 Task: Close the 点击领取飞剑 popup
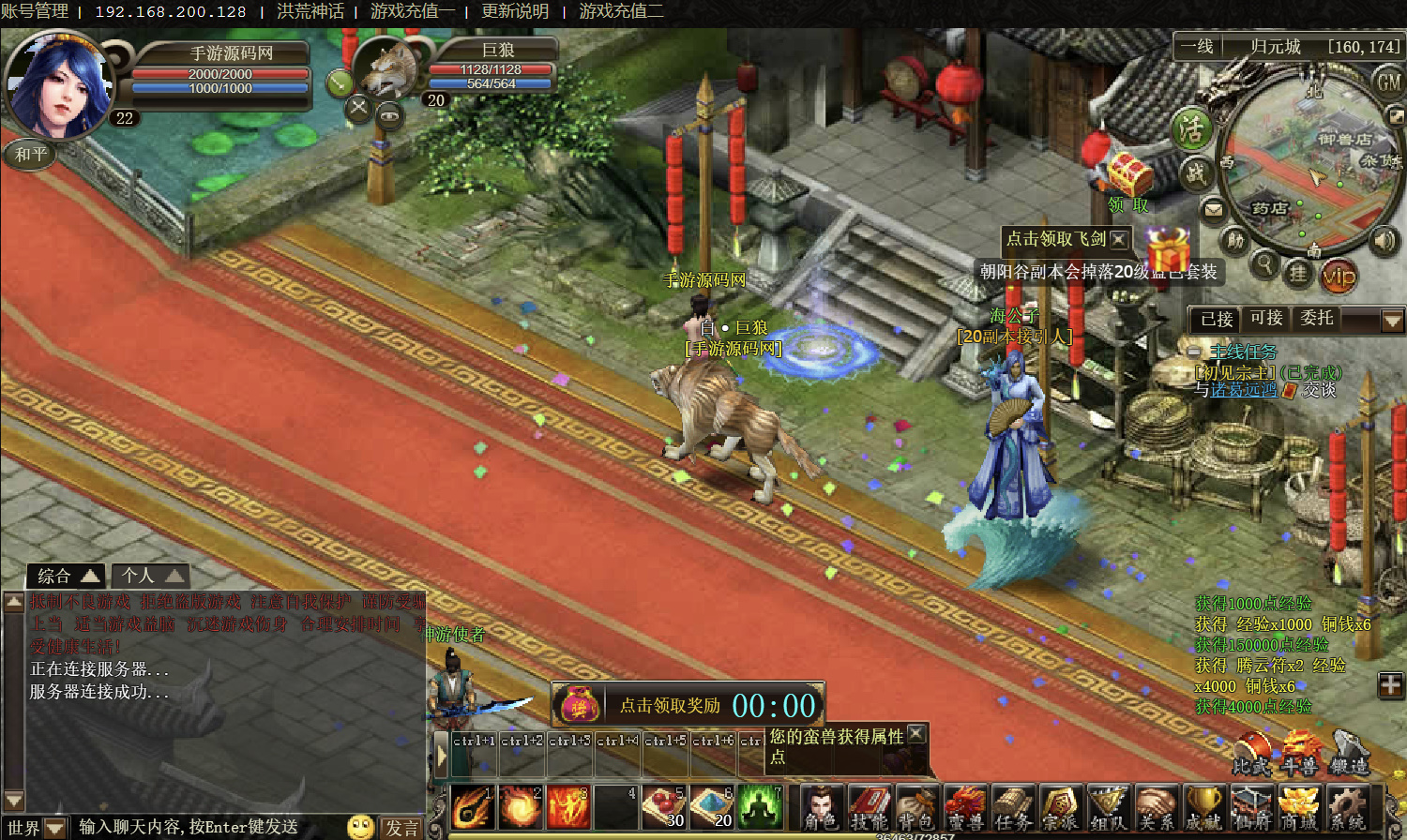point(1118,239)
